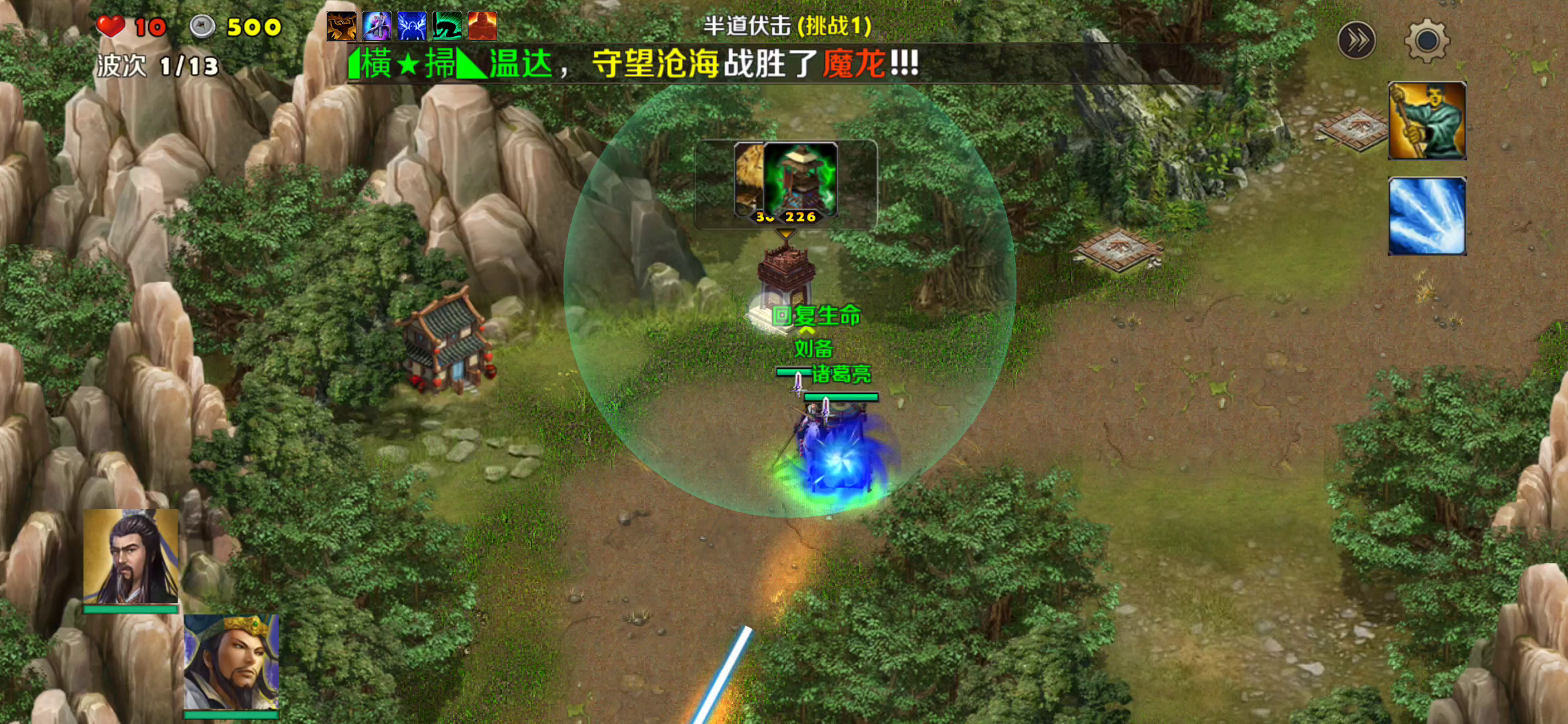Select the blue lightning-wings hero ability
The image size is (1568, 724).
[412, 27]
